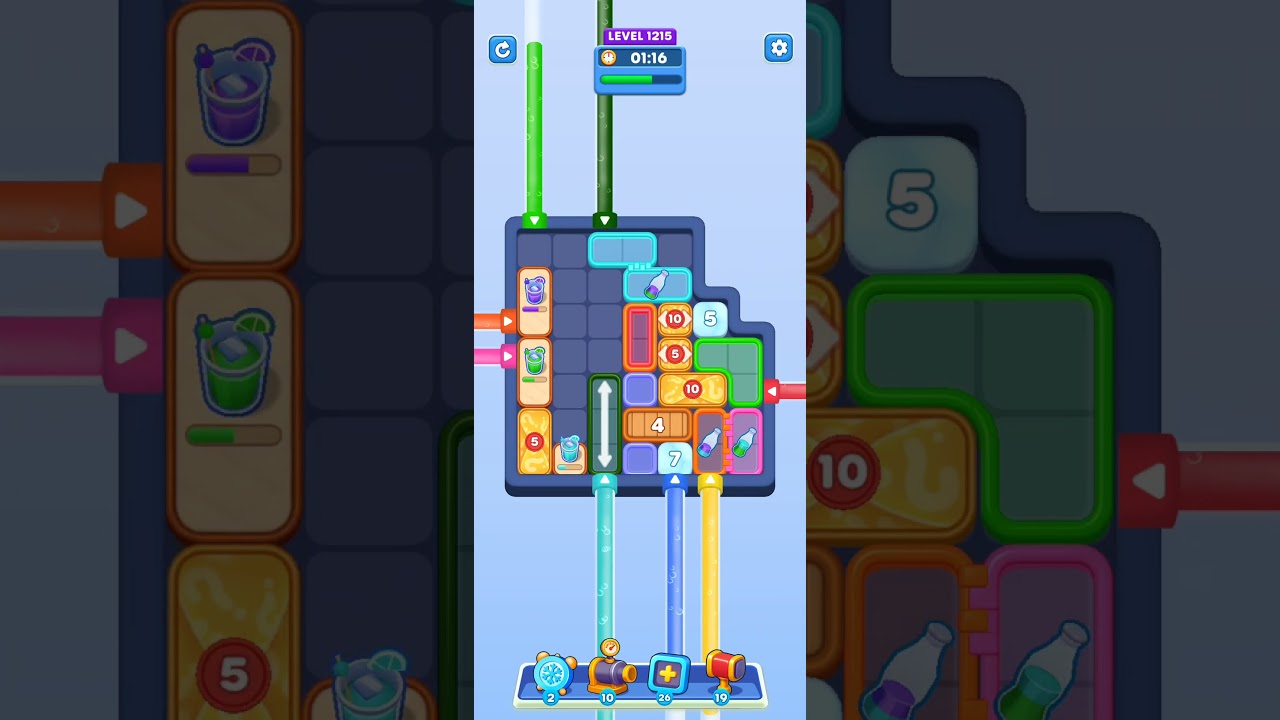Select the cyan bottle tile on the board
1280x720 pixels.
tap(657, 285)
